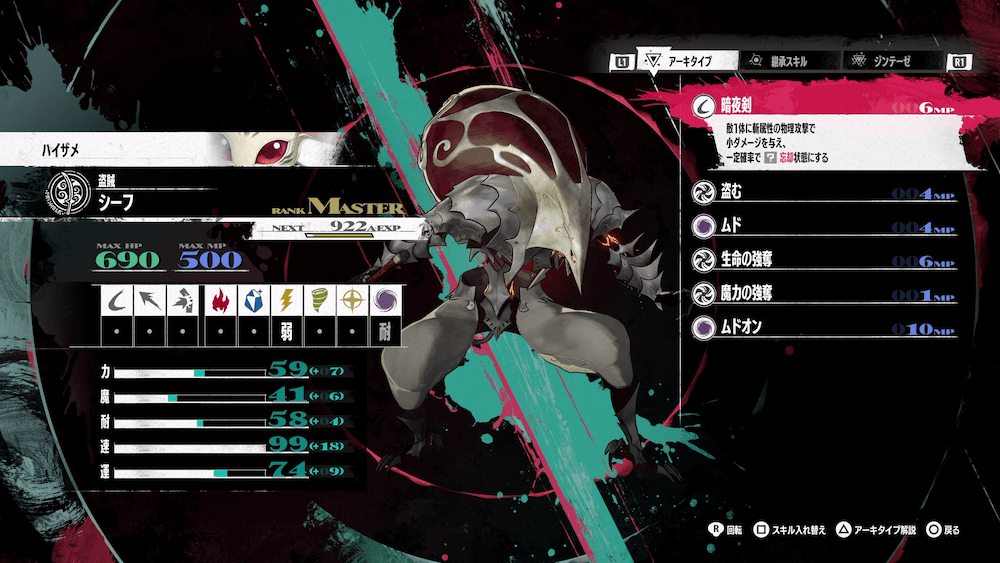
Task: Select the 暗夜剣 skill
Action: click(825, 105)
